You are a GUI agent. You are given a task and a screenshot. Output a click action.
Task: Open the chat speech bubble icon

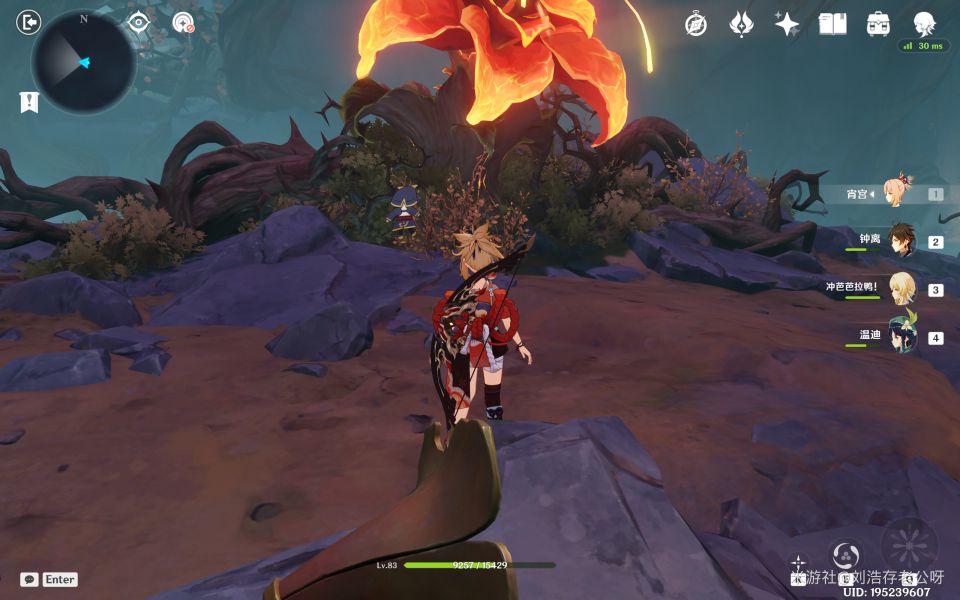pos(30,579)
